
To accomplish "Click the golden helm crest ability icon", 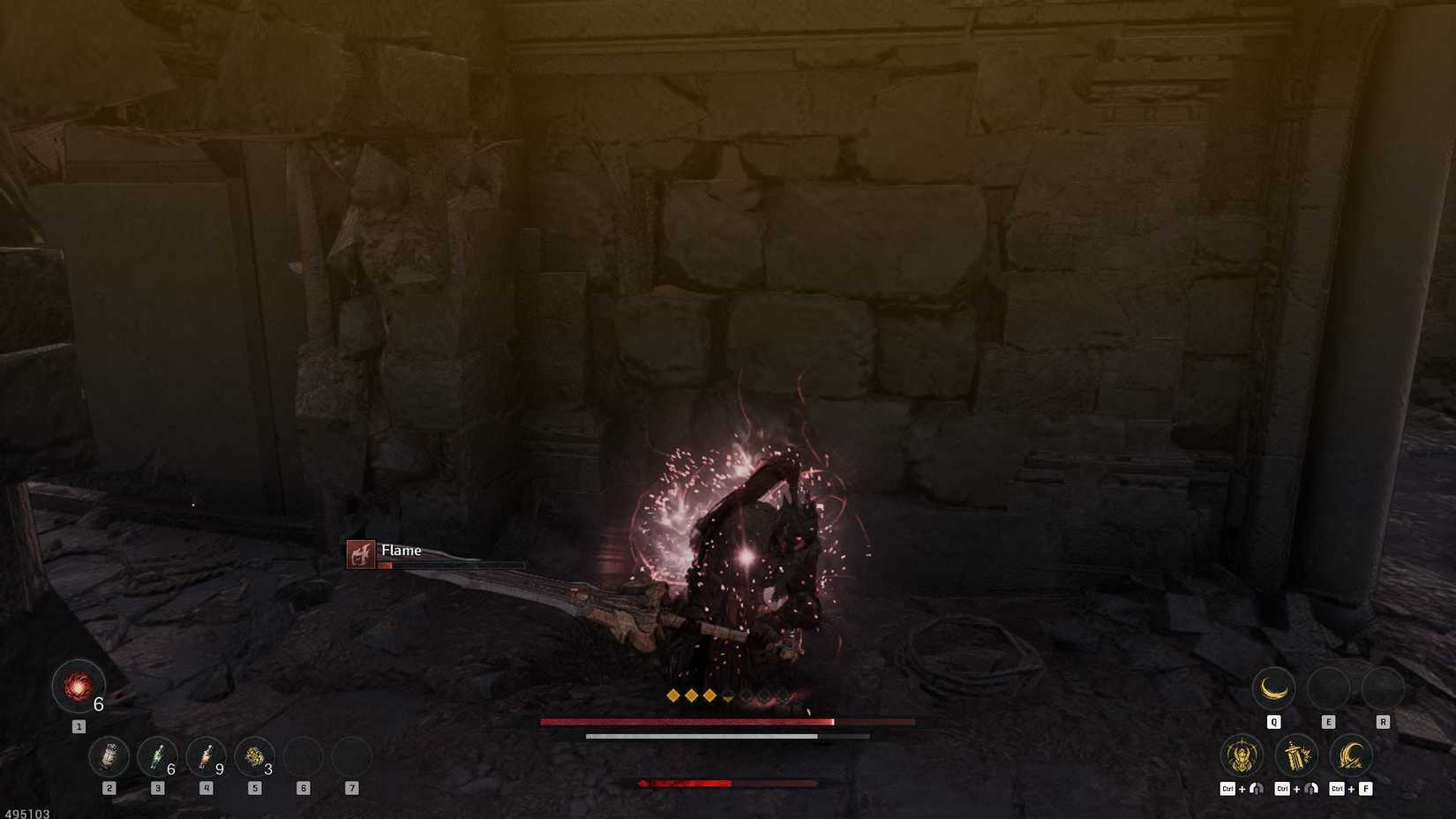I will tap(1241, 757).
